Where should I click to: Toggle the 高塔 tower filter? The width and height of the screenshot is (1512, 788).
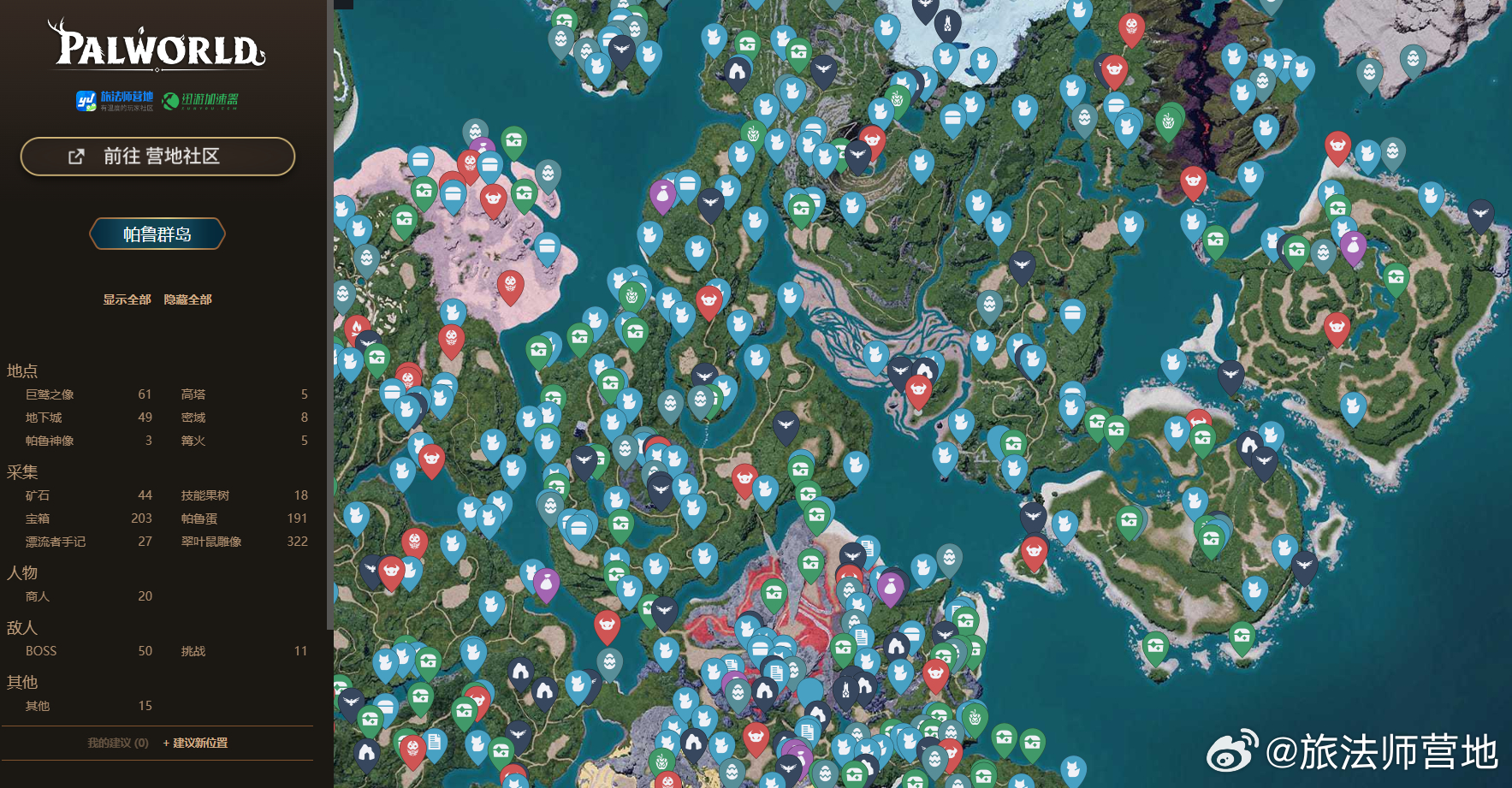[x=193, y=394]
